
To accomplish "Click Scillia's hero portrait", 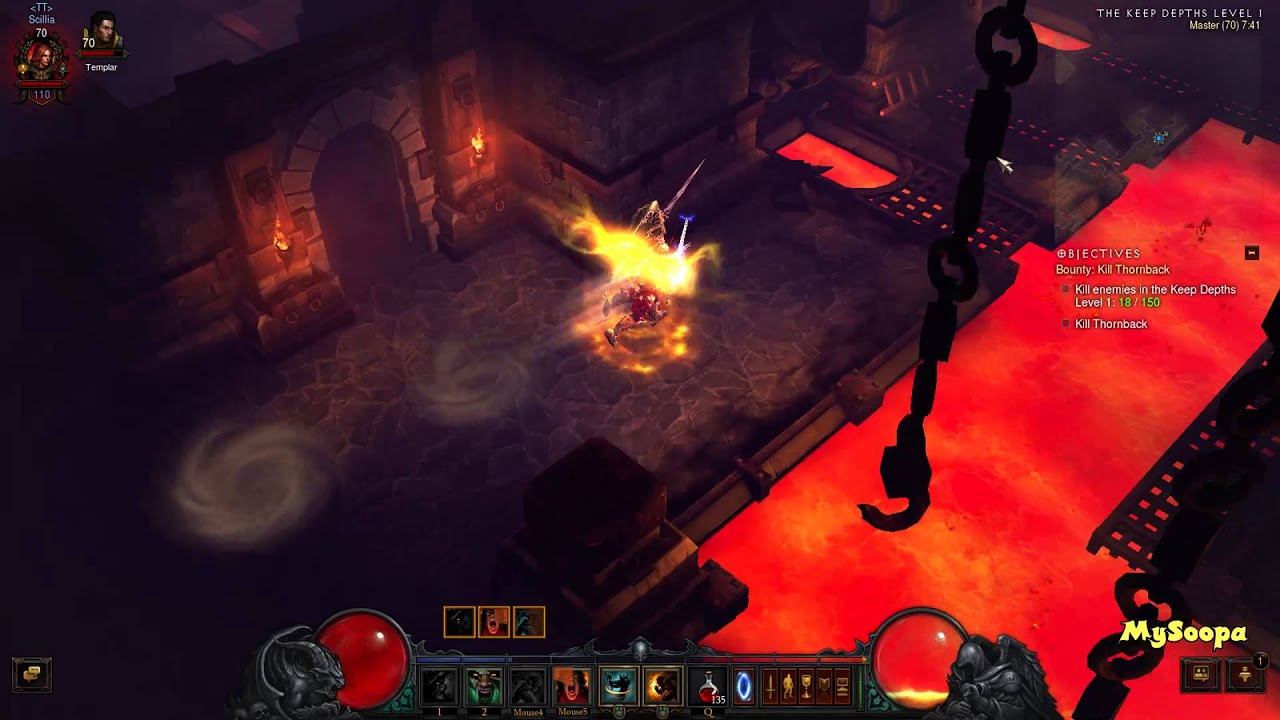I will tap(41, 62).
